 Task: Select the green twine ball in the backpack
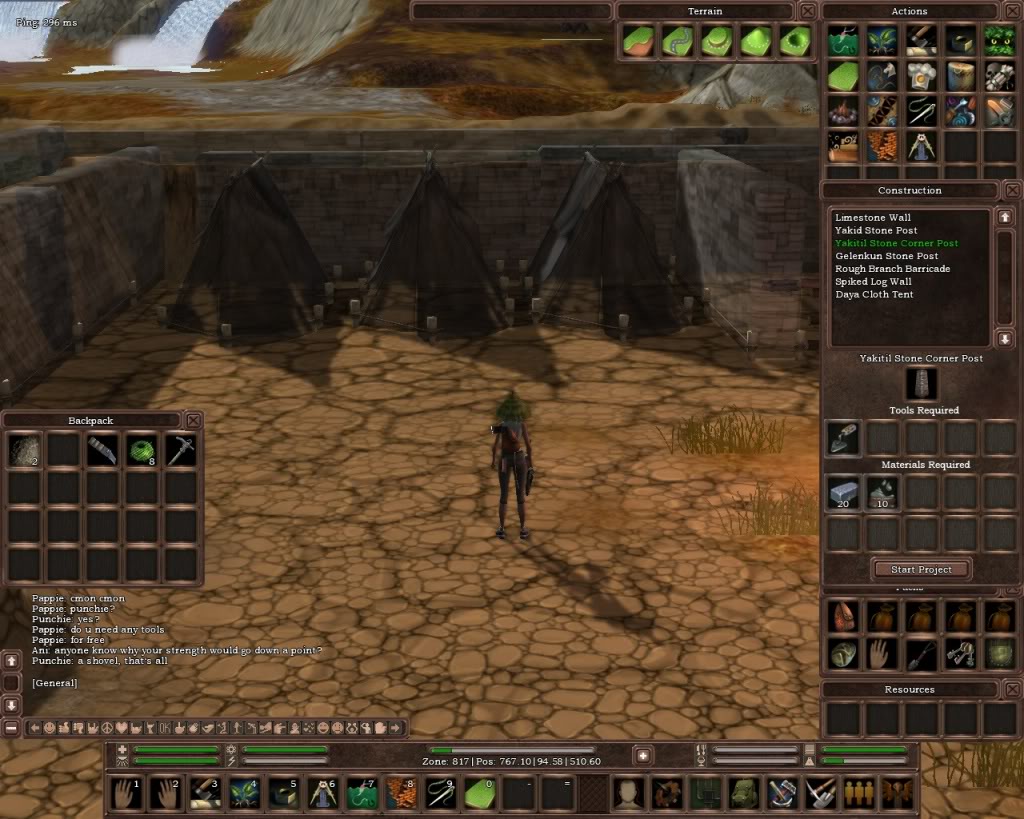[141, 451]
